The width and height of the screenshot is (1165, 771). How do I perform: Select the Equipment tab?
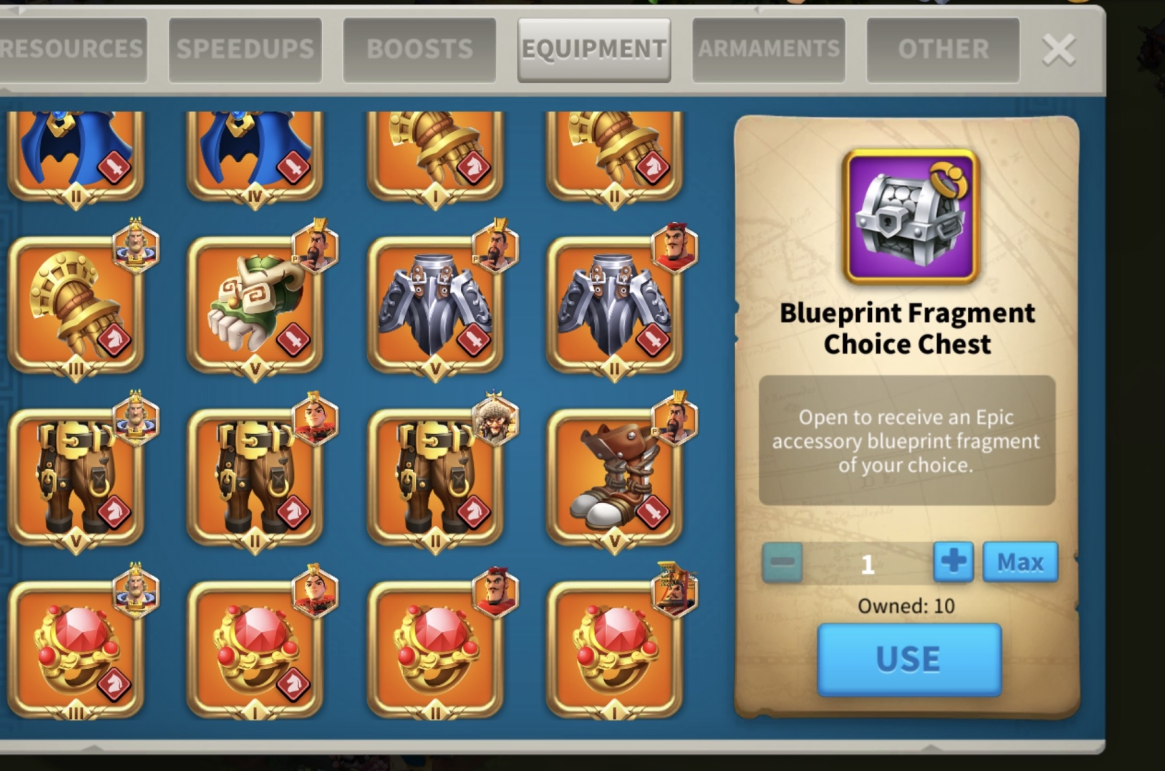[594, 49]
